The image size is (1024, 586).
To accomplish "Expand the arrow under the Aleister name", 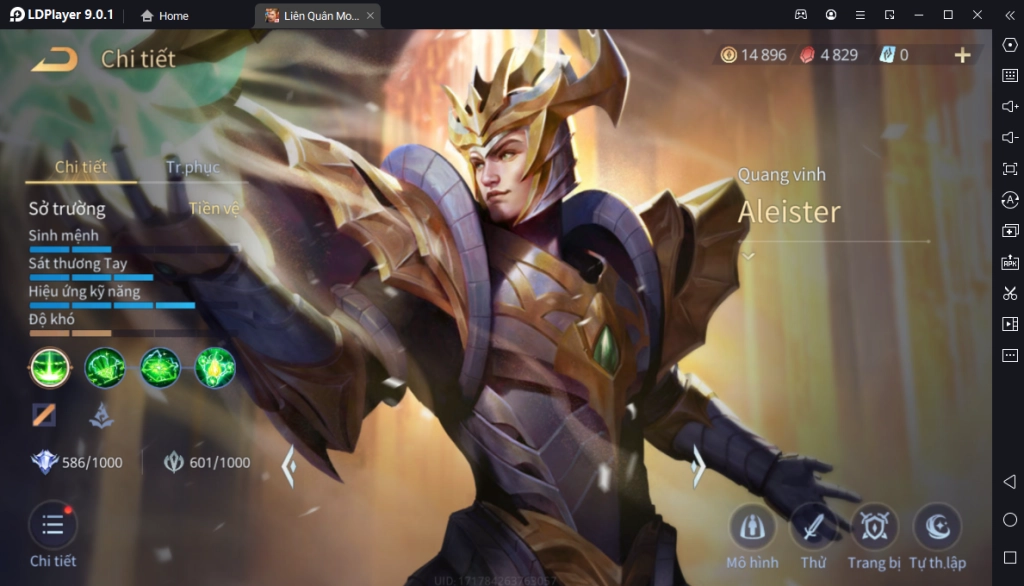I will pos(748,257).
